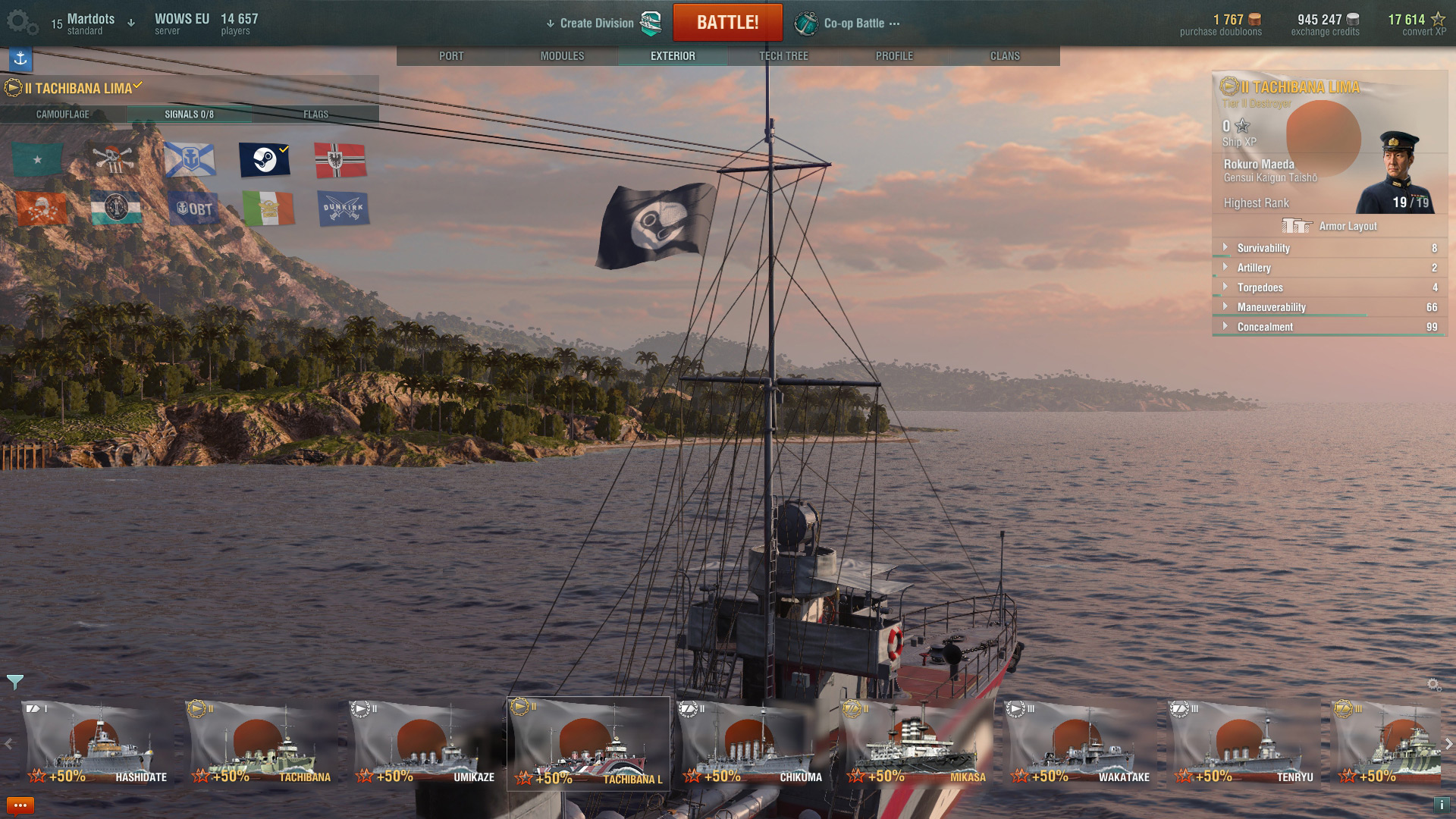Select the skull and crossbones pirate flag

pos(114,159)
